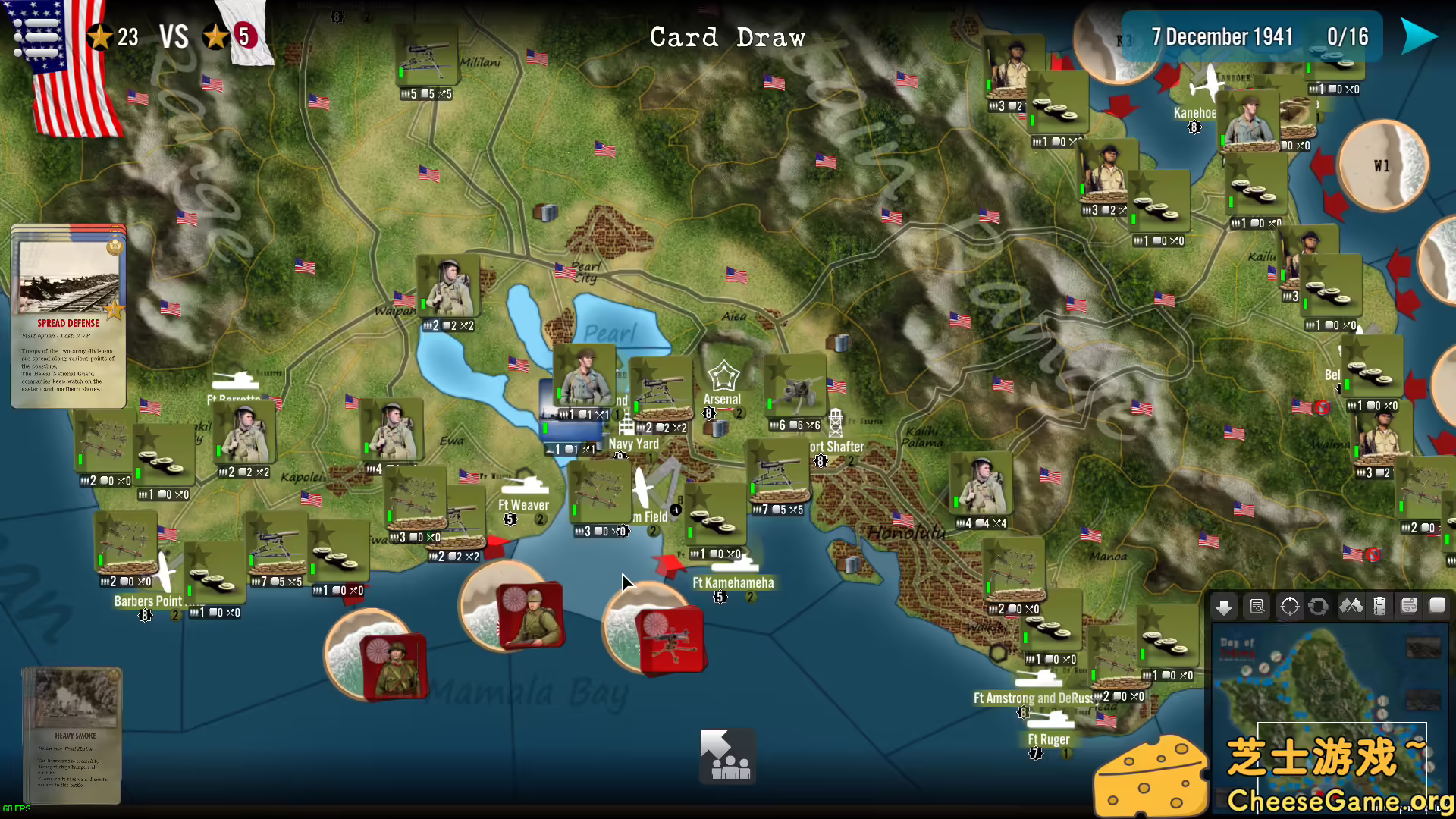Click the Arsenal star fortress icon on the map
Viewport: 1456px width, 819px height.
[724, 375]
